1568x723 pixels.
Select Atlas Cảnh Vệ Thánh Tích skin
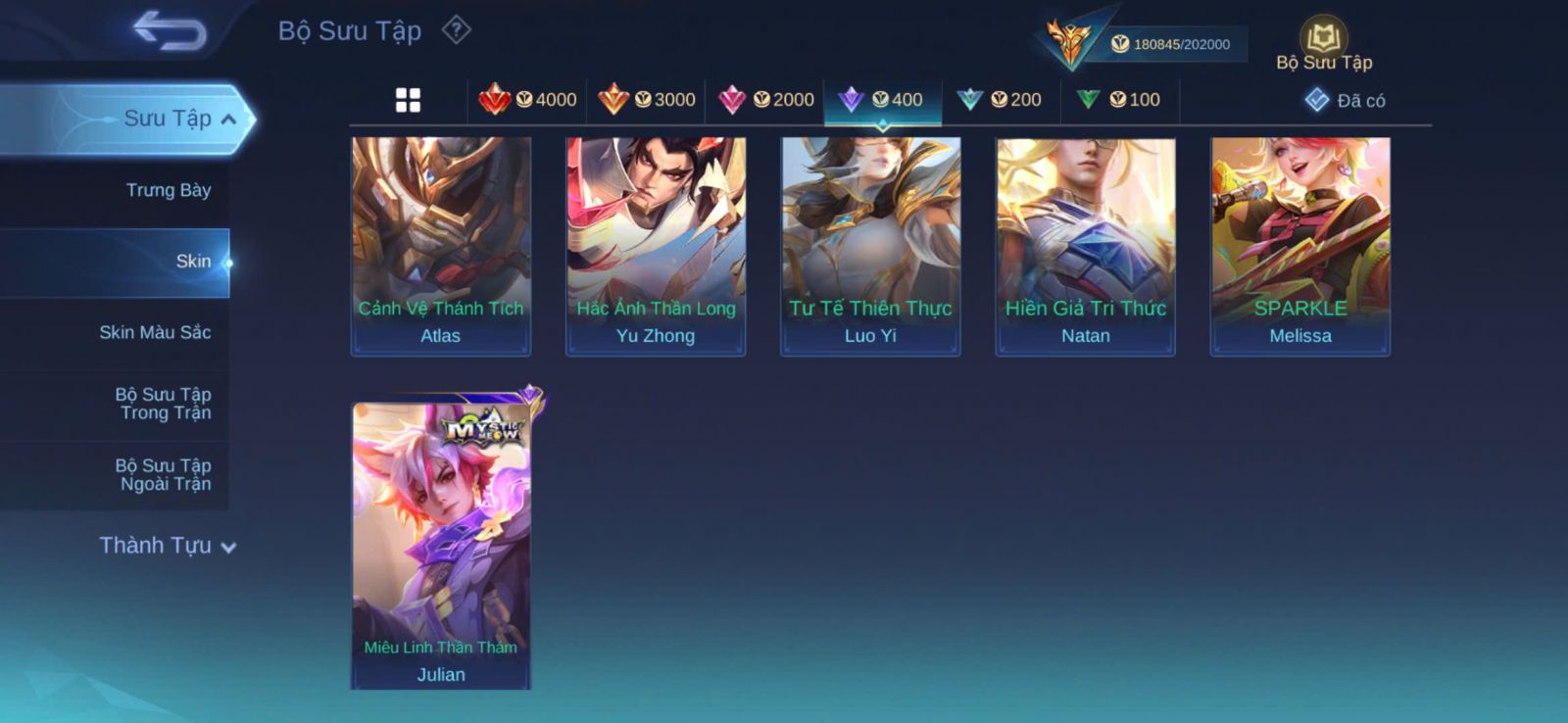pyautogui.click(x=441, y=245)
